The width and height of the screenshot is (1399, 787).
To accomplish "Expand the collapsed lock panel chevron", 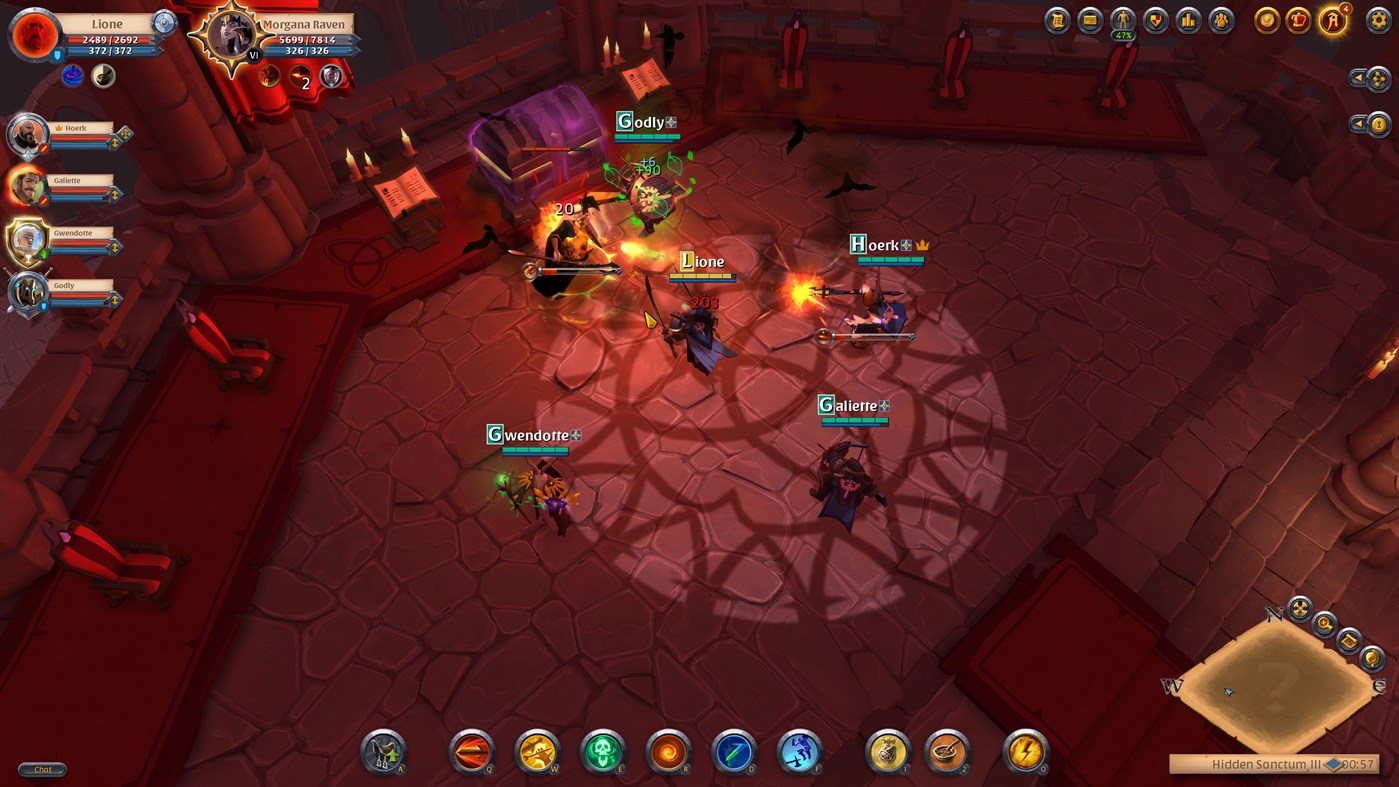I will tap(1357, 123).
